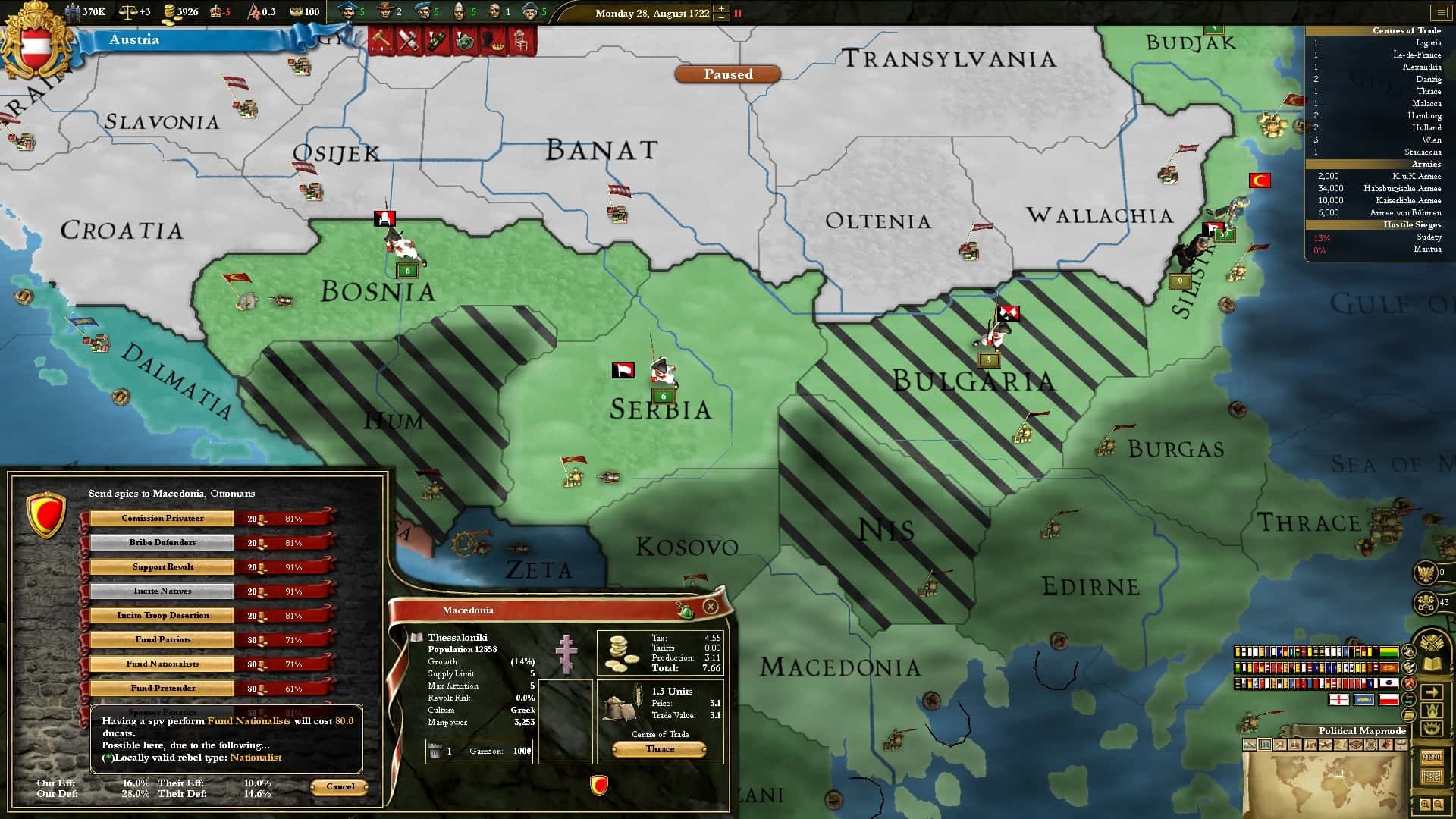Screen dimensions: 1456x819
Task: Select the Terrain mapmode icon
Action: click(x=1250, y=744)
